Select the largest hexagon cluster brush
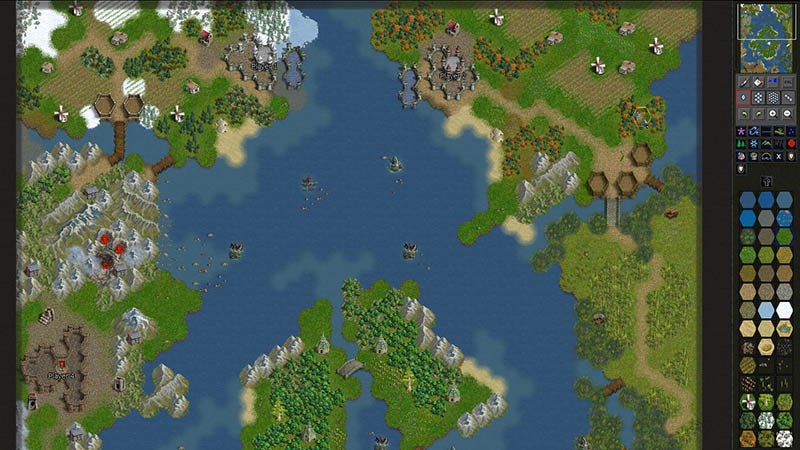 (x=773, y=98)
